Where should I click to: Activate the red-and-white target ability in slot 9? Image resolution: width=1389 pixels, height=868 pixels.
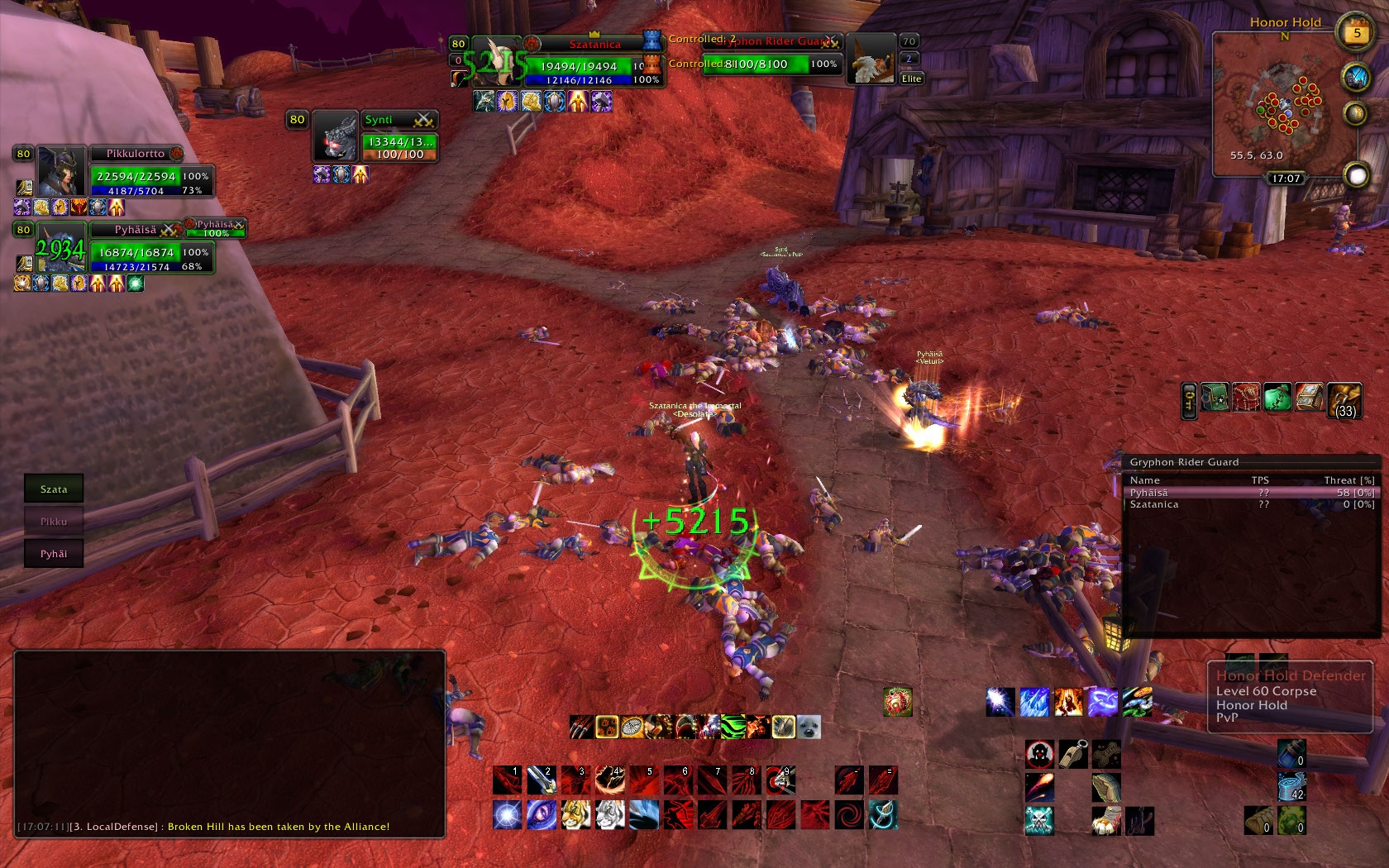[780, 780]
